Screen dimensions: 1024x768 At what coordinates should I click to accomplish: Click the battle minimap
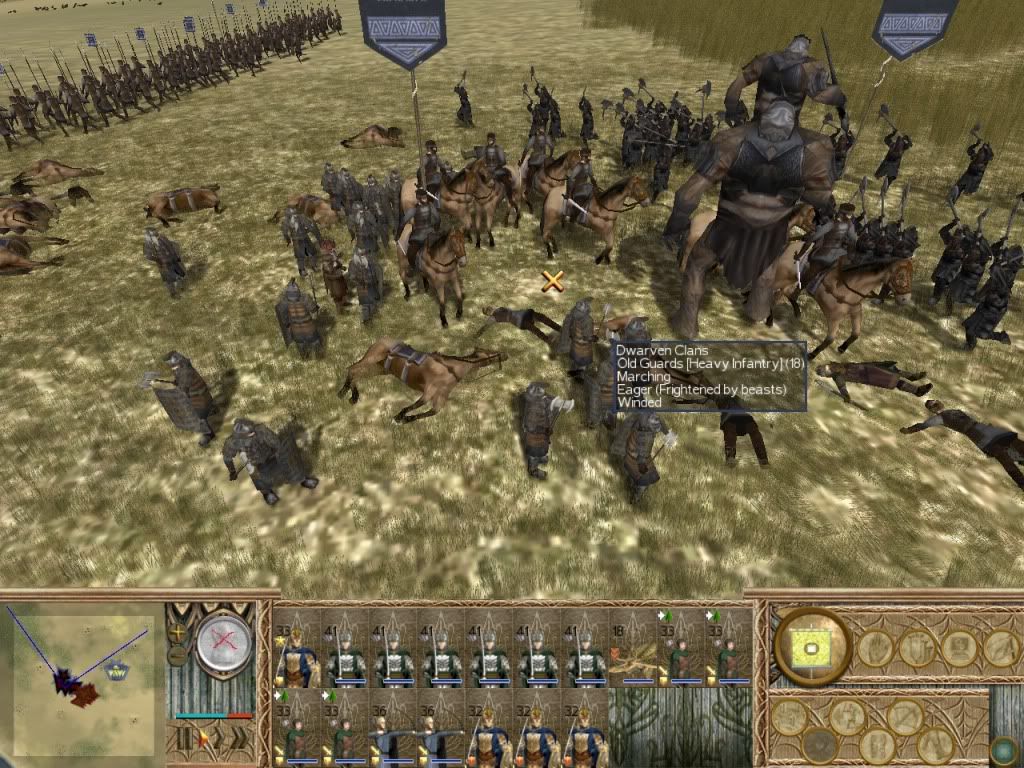pos(84,680)
